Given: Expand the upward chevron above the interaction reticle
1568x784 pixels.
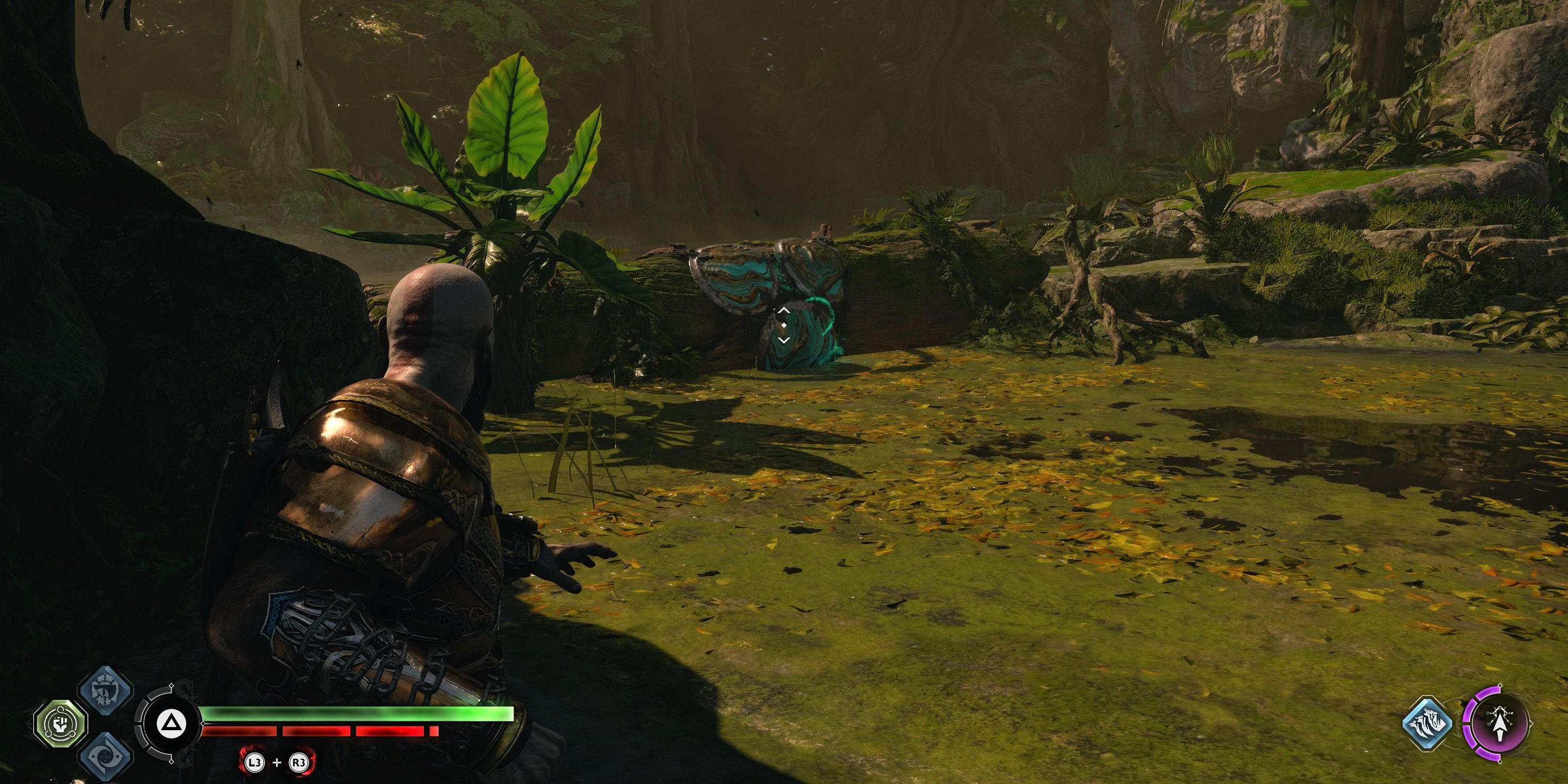Looking at the screenshot, I should [x=783, y=310].
